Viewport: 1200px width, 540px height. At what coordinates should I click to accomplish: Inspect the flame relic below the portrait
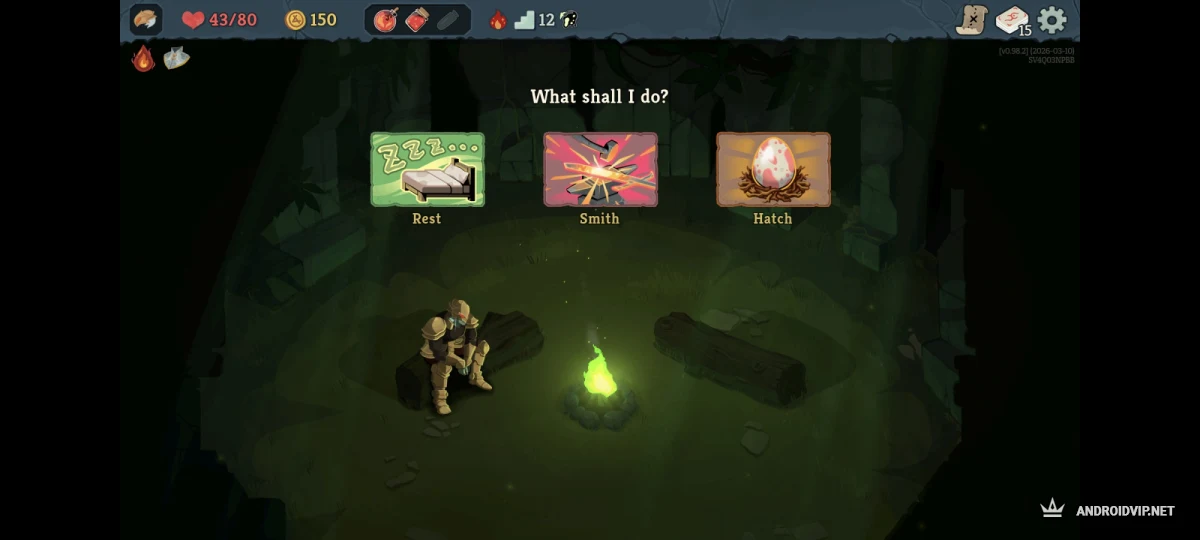[x=144, y=58]
